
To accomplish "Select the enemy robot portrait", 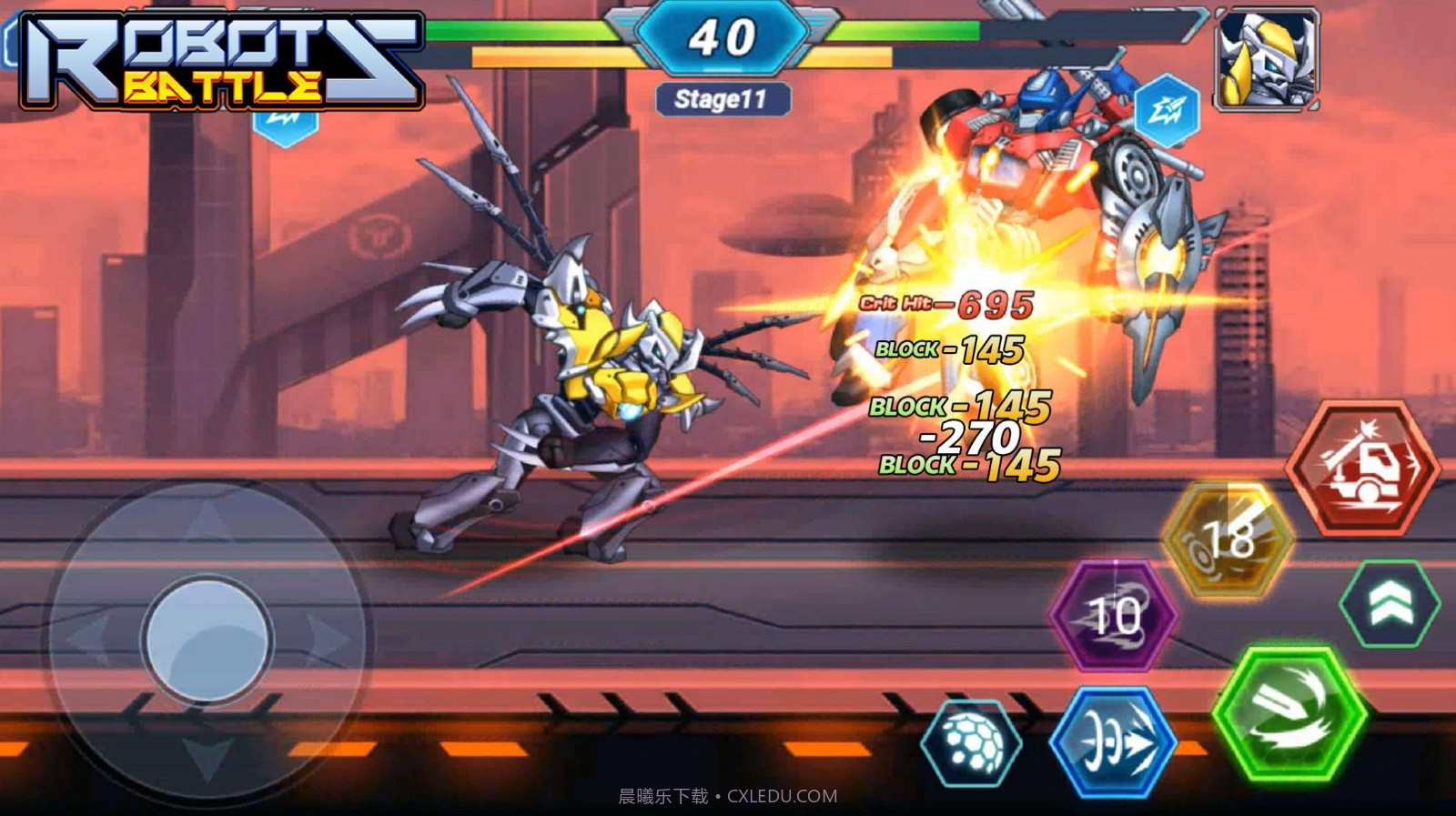I will click(1267, 60).
